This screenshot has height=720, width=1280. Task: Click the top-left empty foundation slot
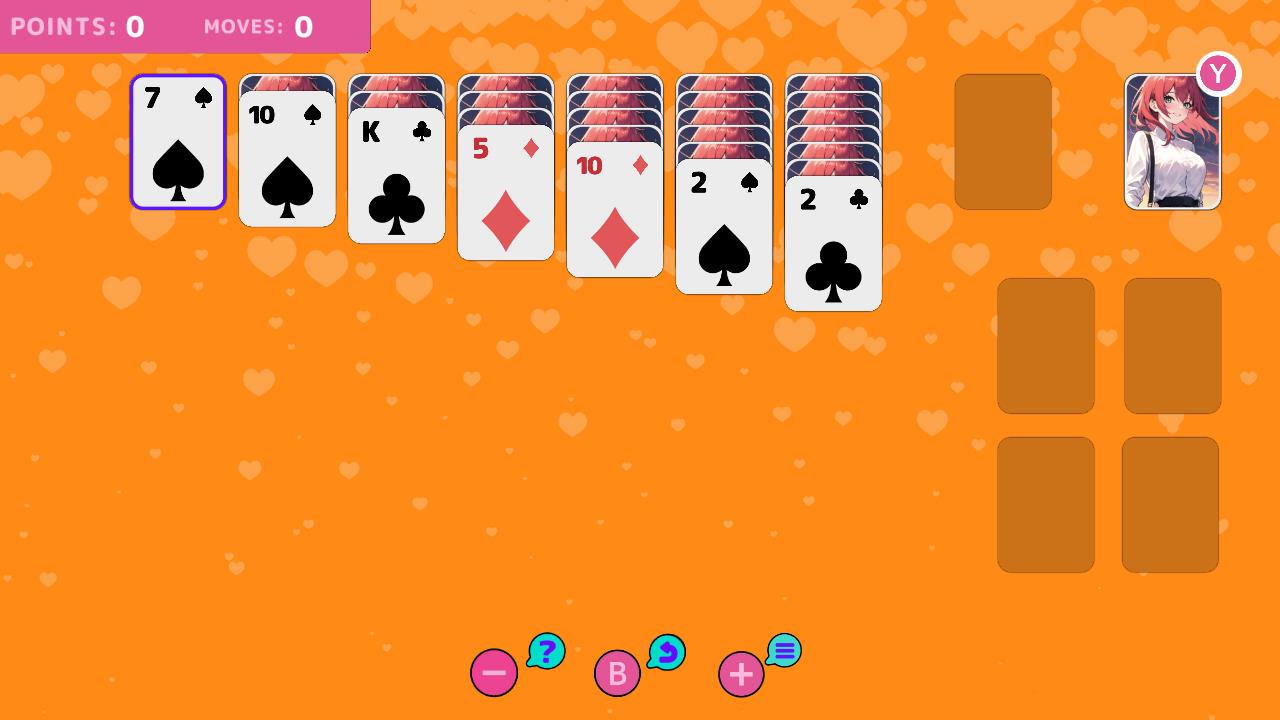click(x=1046, y=345)
